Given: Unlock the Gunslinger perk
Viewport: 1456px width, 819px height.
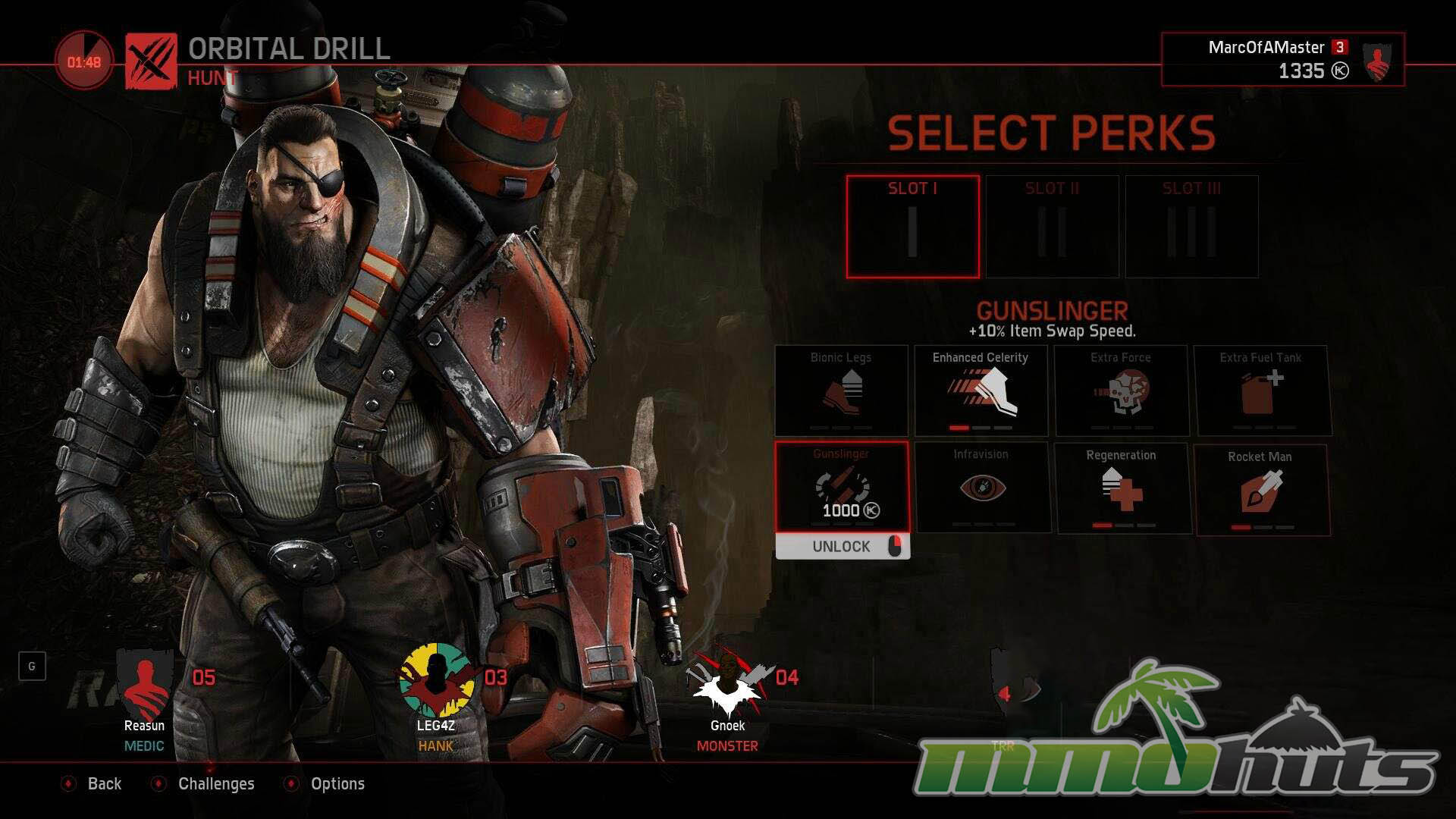Looking at the screenshot, I should pyautogui.click(x=842, y=547).
